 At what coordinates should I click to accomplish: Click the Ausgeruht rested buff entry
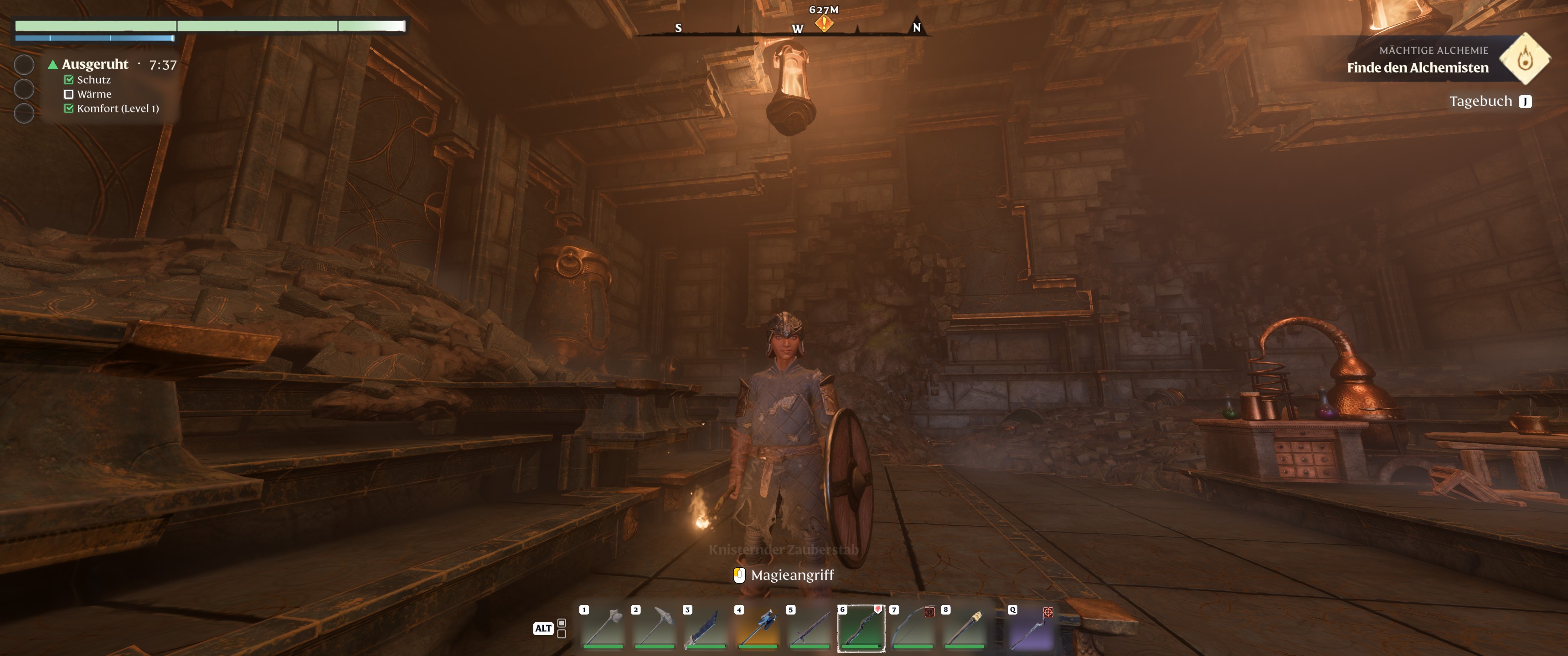(x=95, y=65)
